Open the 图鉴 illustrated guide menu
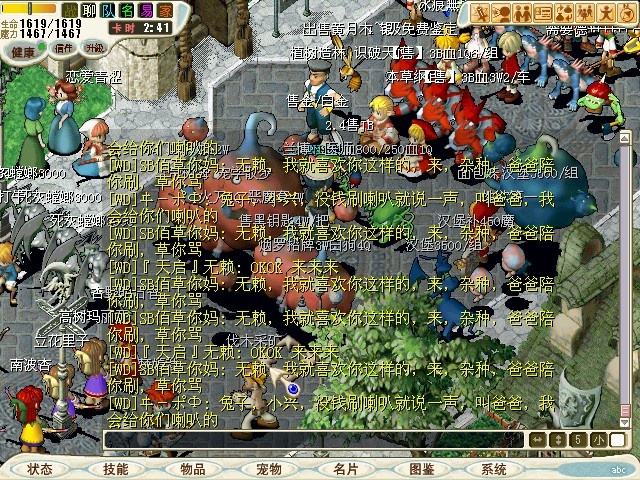The image size is (640, 480). pyautogui.click(x=422, y=468)
